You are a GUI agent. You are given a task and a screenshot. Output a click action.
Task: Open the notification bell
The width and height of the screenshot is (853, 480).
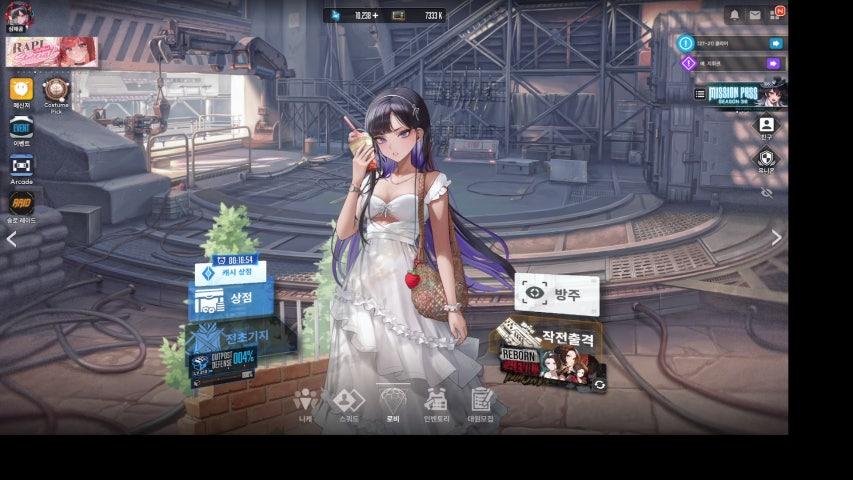coord(734,15)
